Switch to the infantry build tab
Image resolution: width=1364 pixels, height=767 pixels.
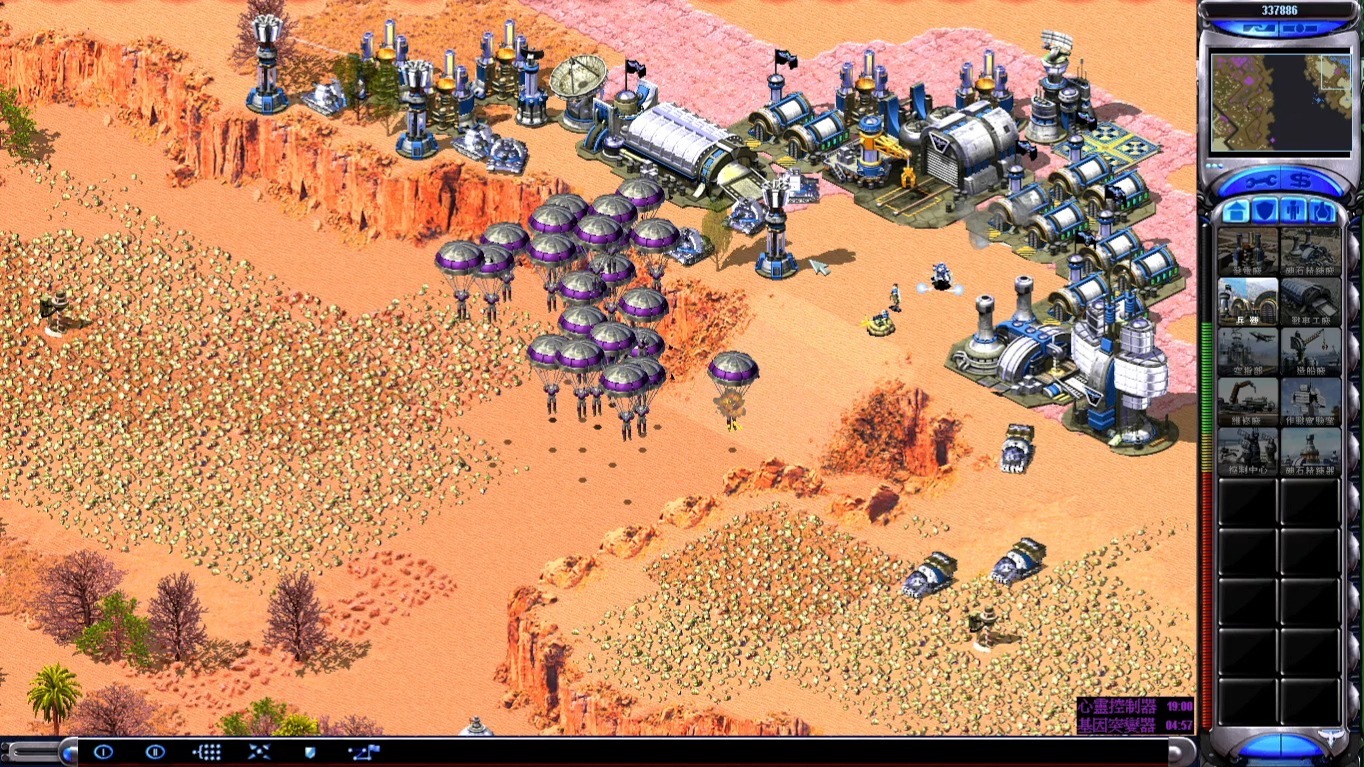(1294, 211)
